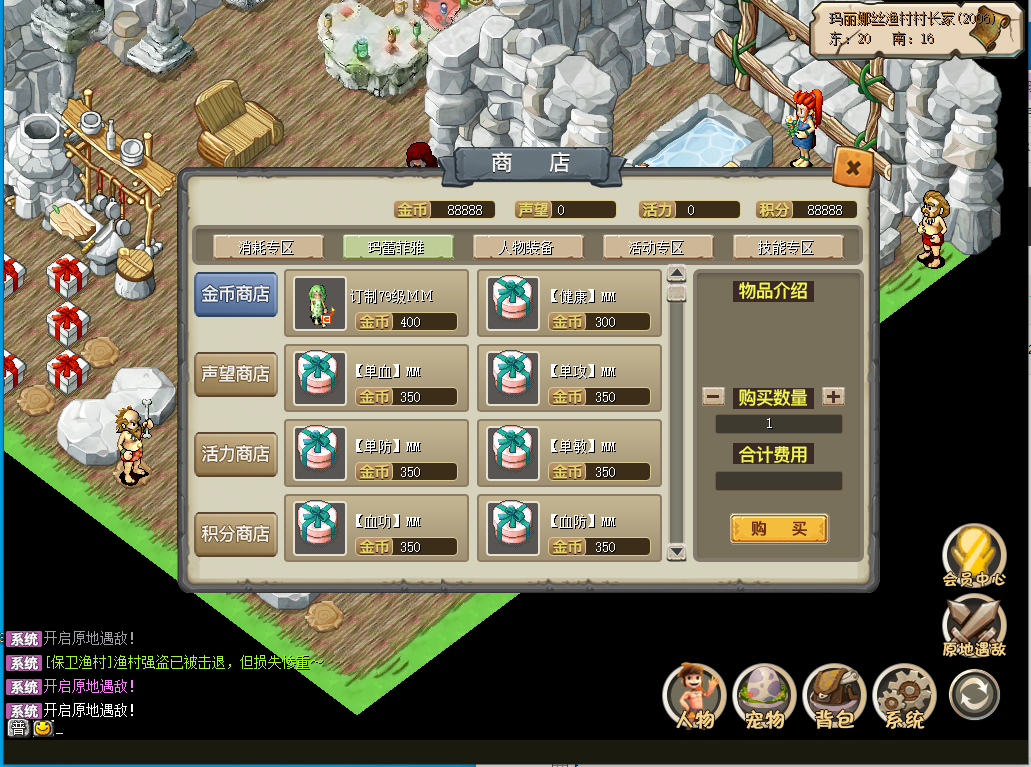
Task: Pick the 【单攻】MM item
Action: 569,379
